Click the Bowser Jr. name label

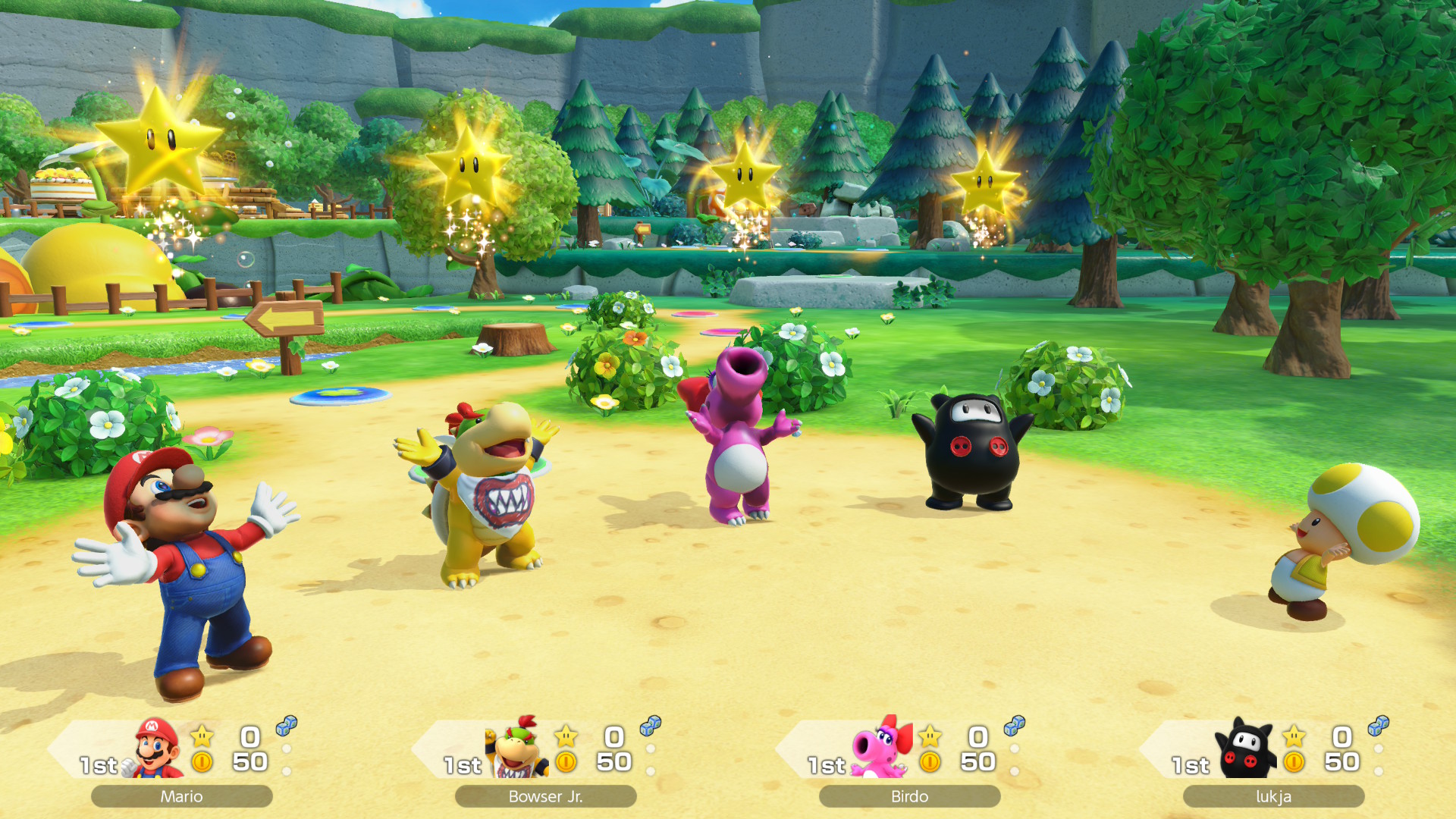pyautogui.click(x=545, y=796)
